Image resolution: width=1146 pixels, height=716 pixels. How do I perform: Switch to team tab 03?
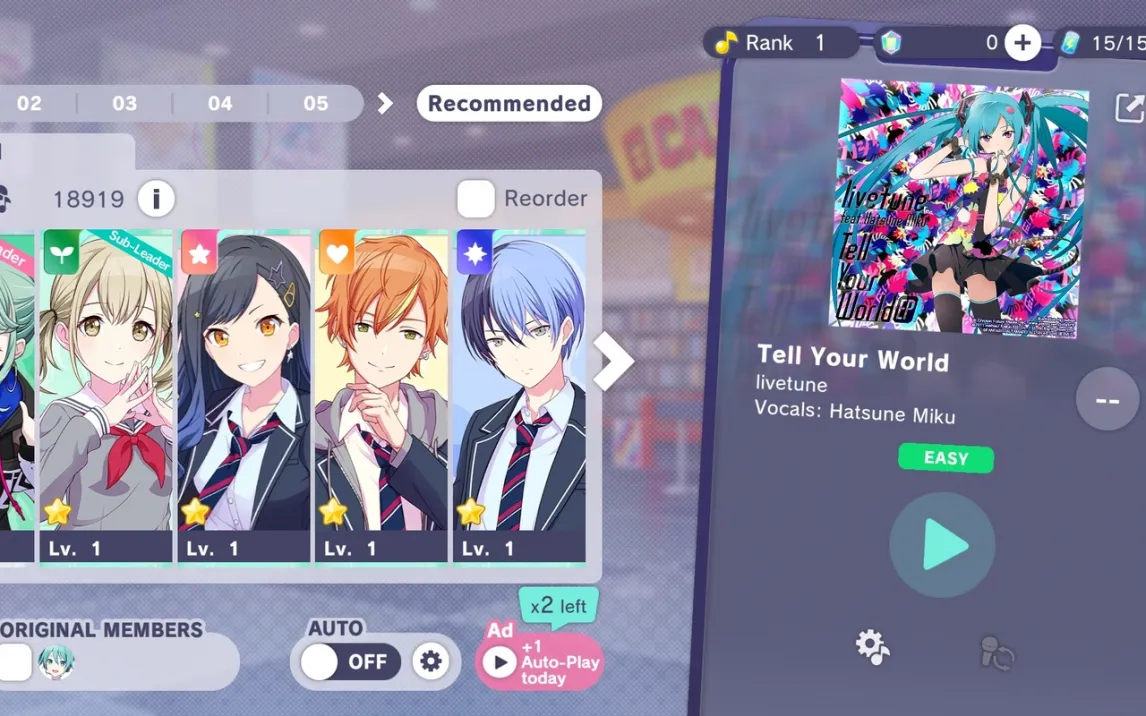point(125,104)
